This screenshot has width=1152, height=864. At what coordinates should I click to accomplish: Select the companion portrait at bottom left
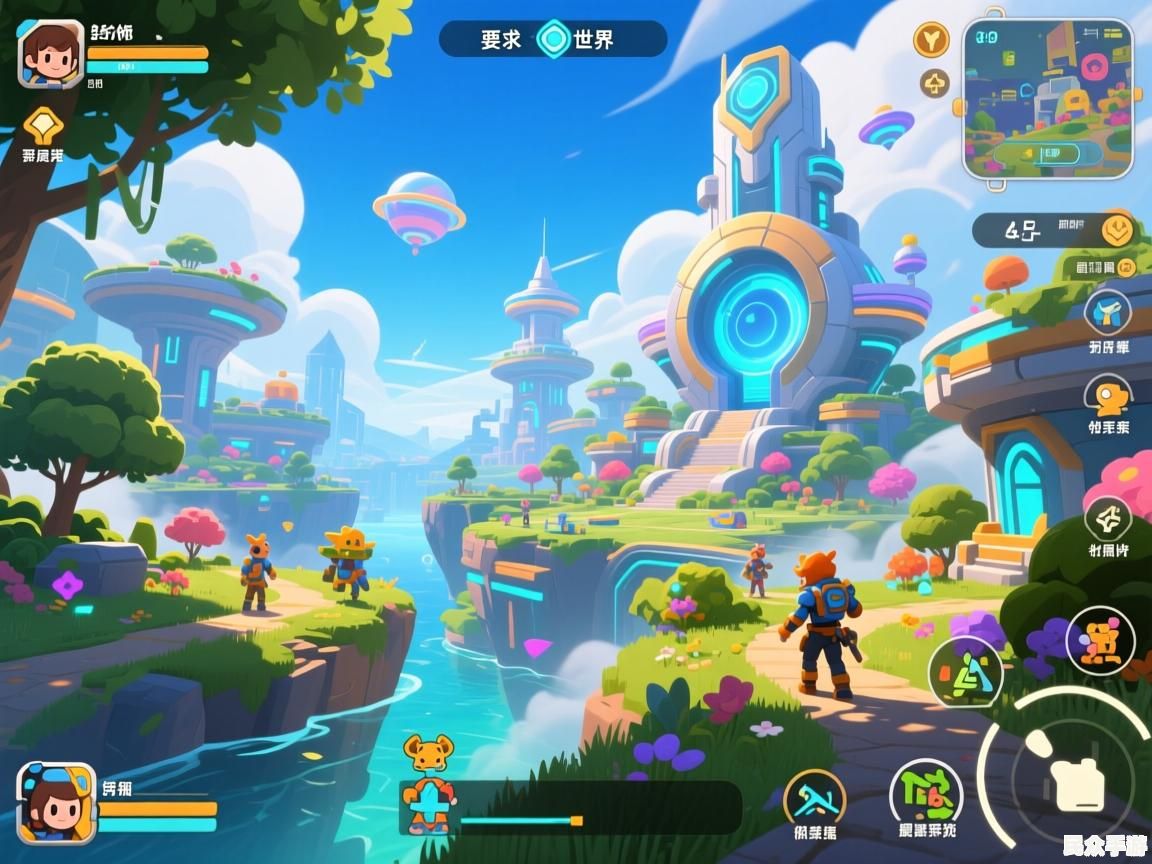57,802
